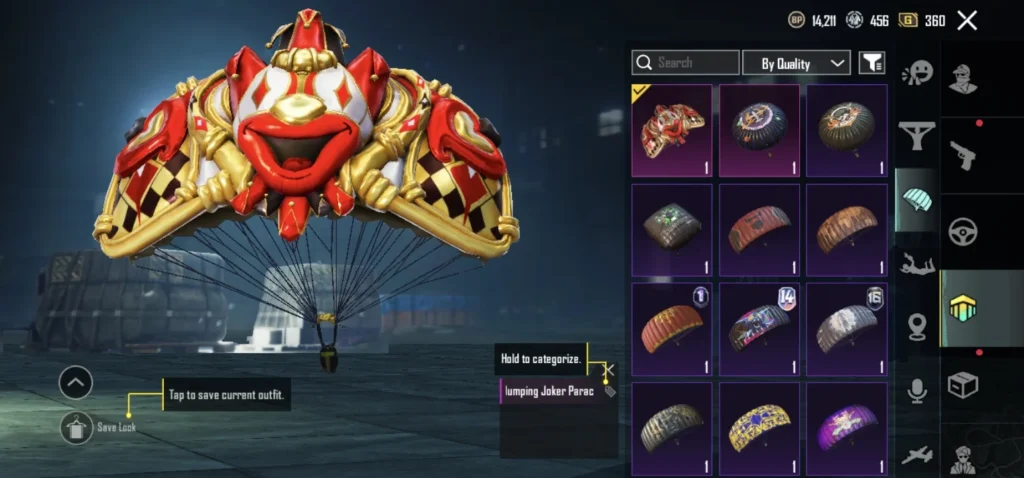The height and width of the screenshot is (478, 1024).
Task: Open the location pin marker sub-tab
Action: pyautogui.click(x=916, y=327)
